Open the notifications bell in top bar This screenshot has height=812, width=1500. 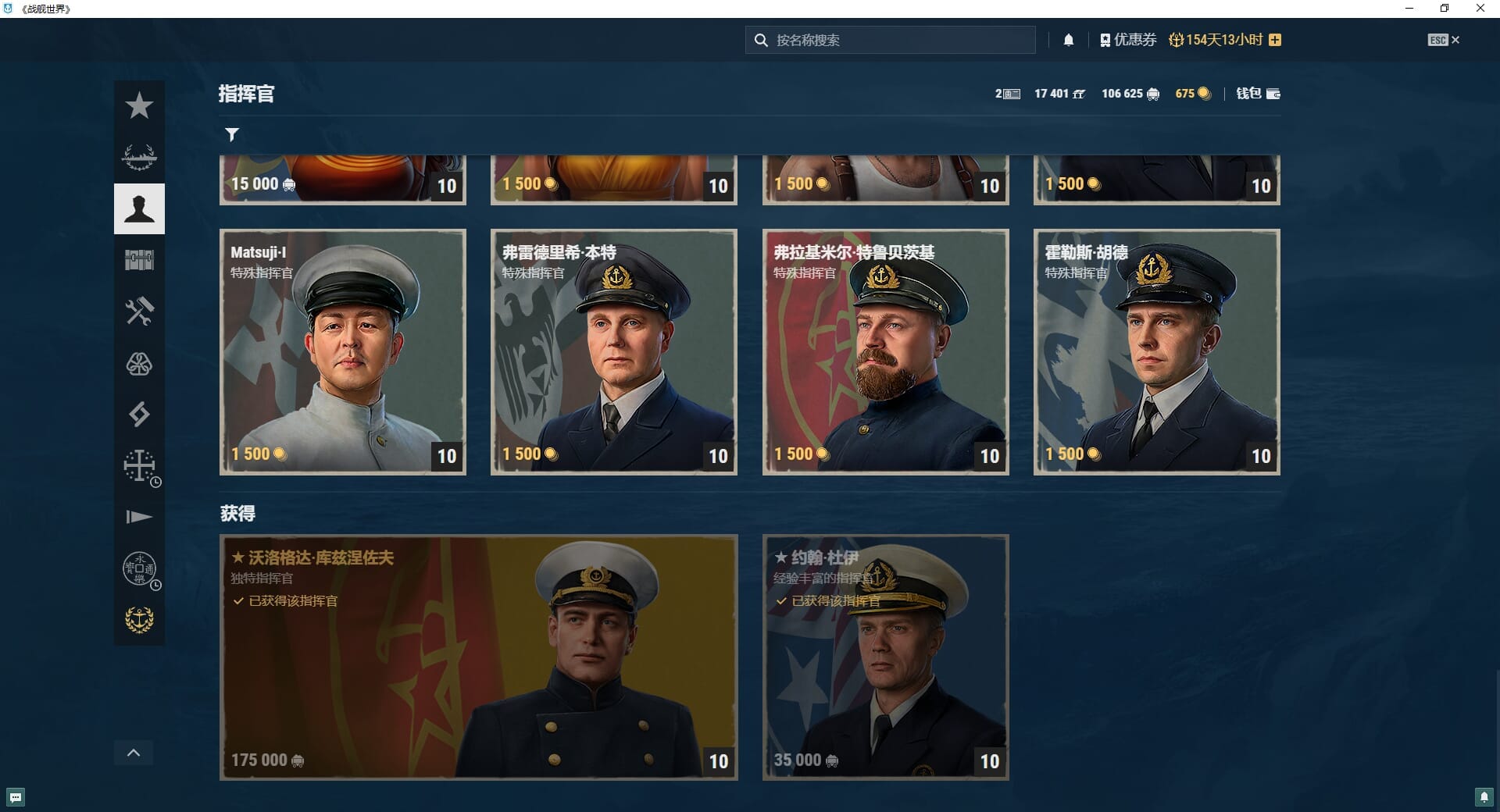pos(1069,40)
